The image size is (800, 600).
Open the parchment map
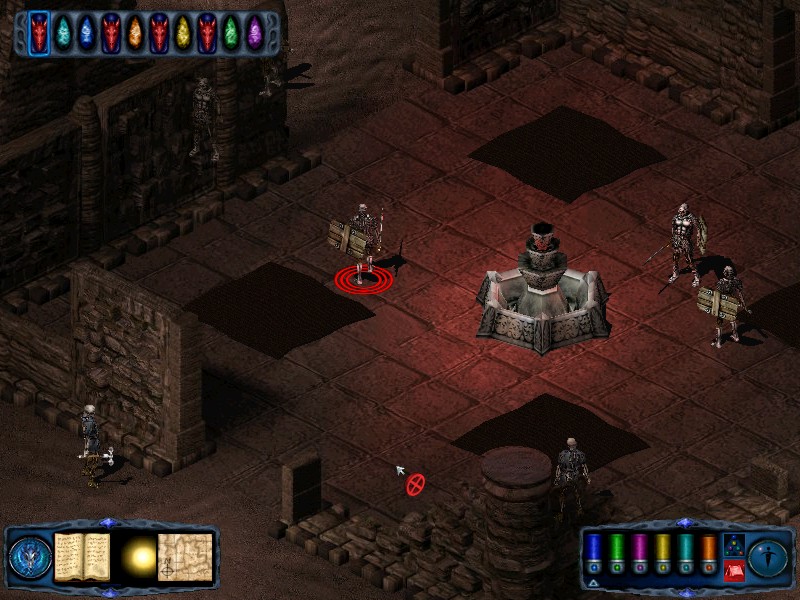tap(187, 556)
